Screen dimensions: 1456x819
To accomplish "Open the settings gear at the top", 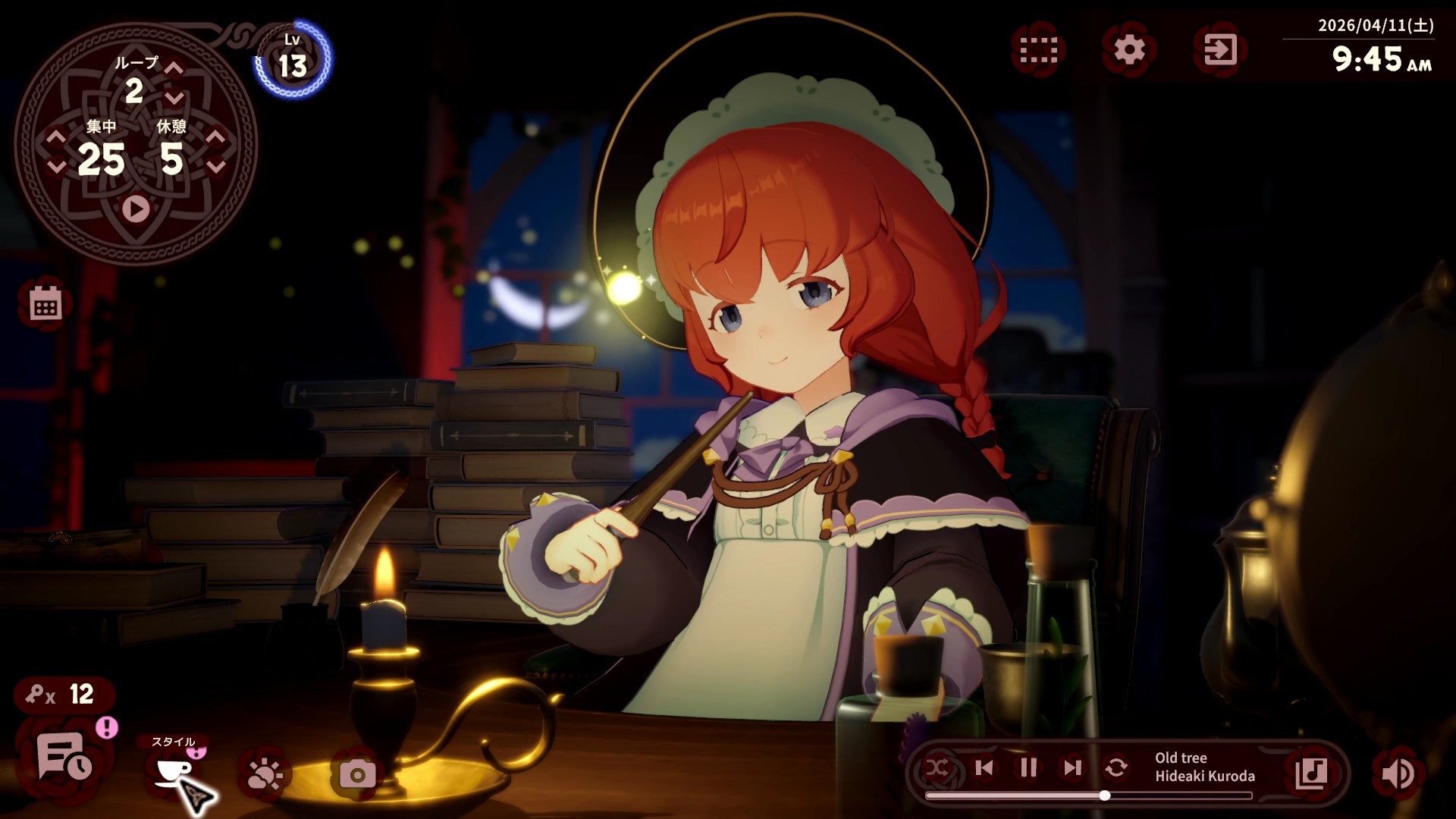I will pyautogui.click(x=1128, y=51).
